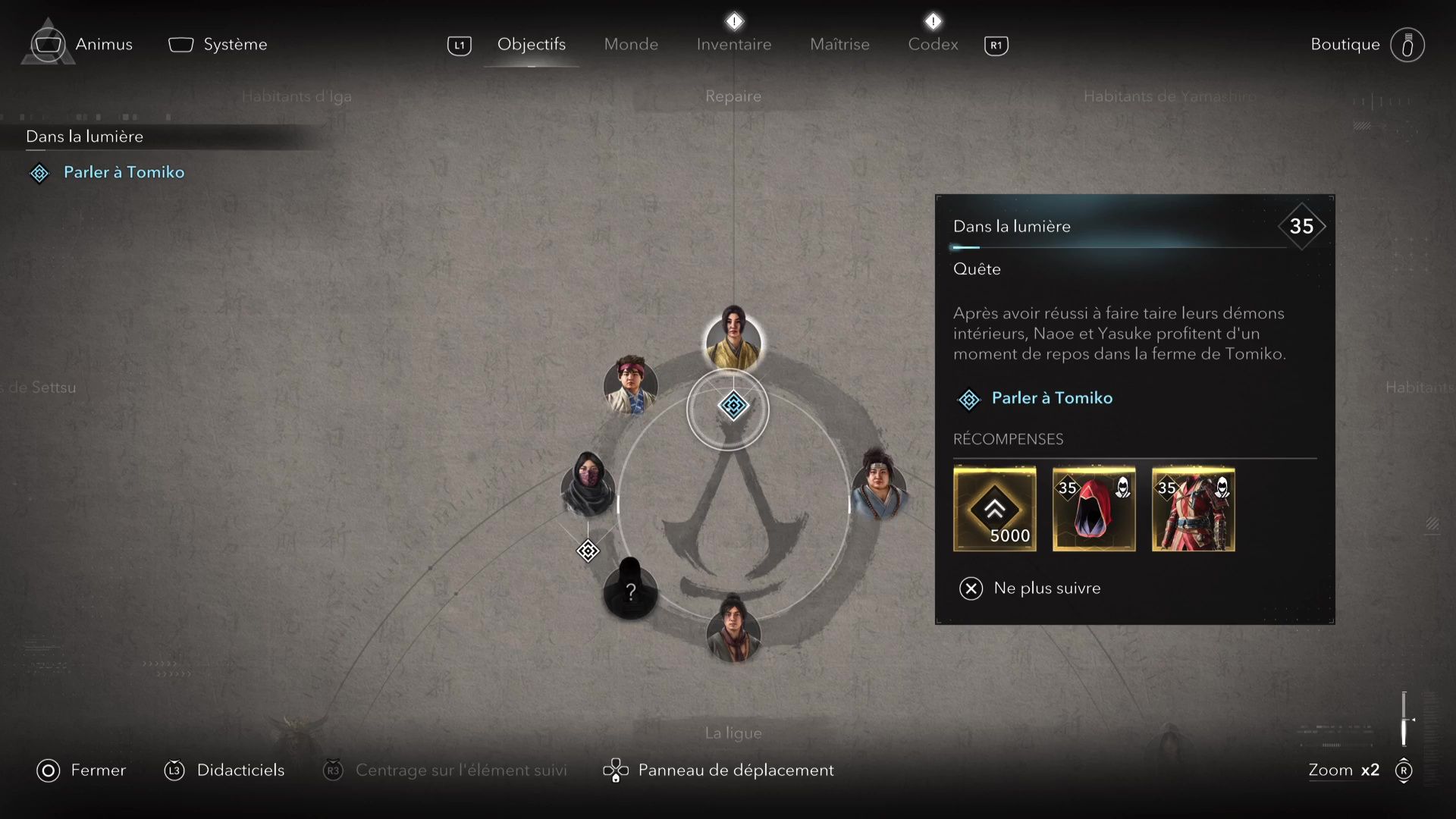Screen dimensions: 1456x819
Task: Select the masked hooded character portrait
Action: tap(588, 485)
